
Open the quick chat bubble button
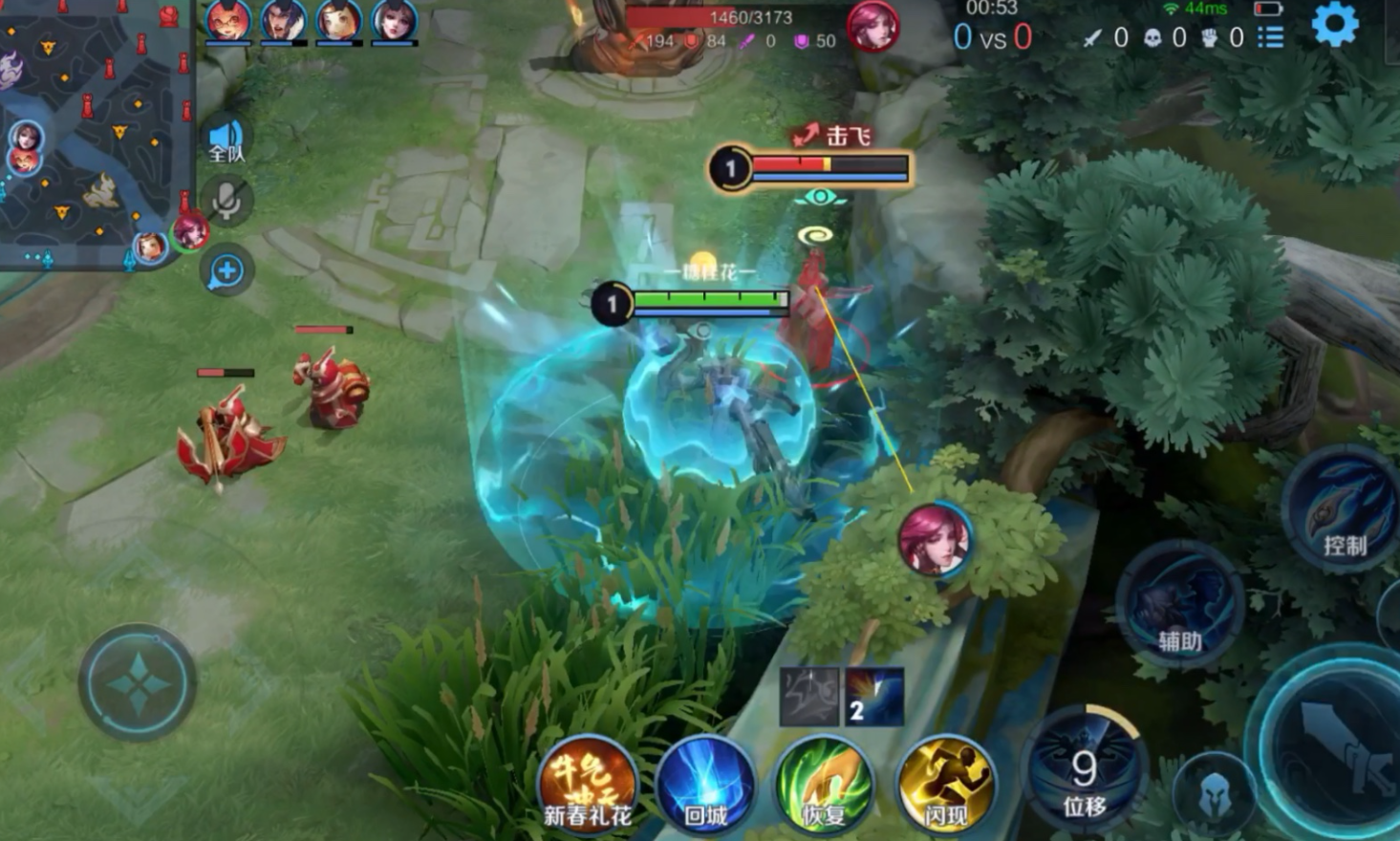226,271
